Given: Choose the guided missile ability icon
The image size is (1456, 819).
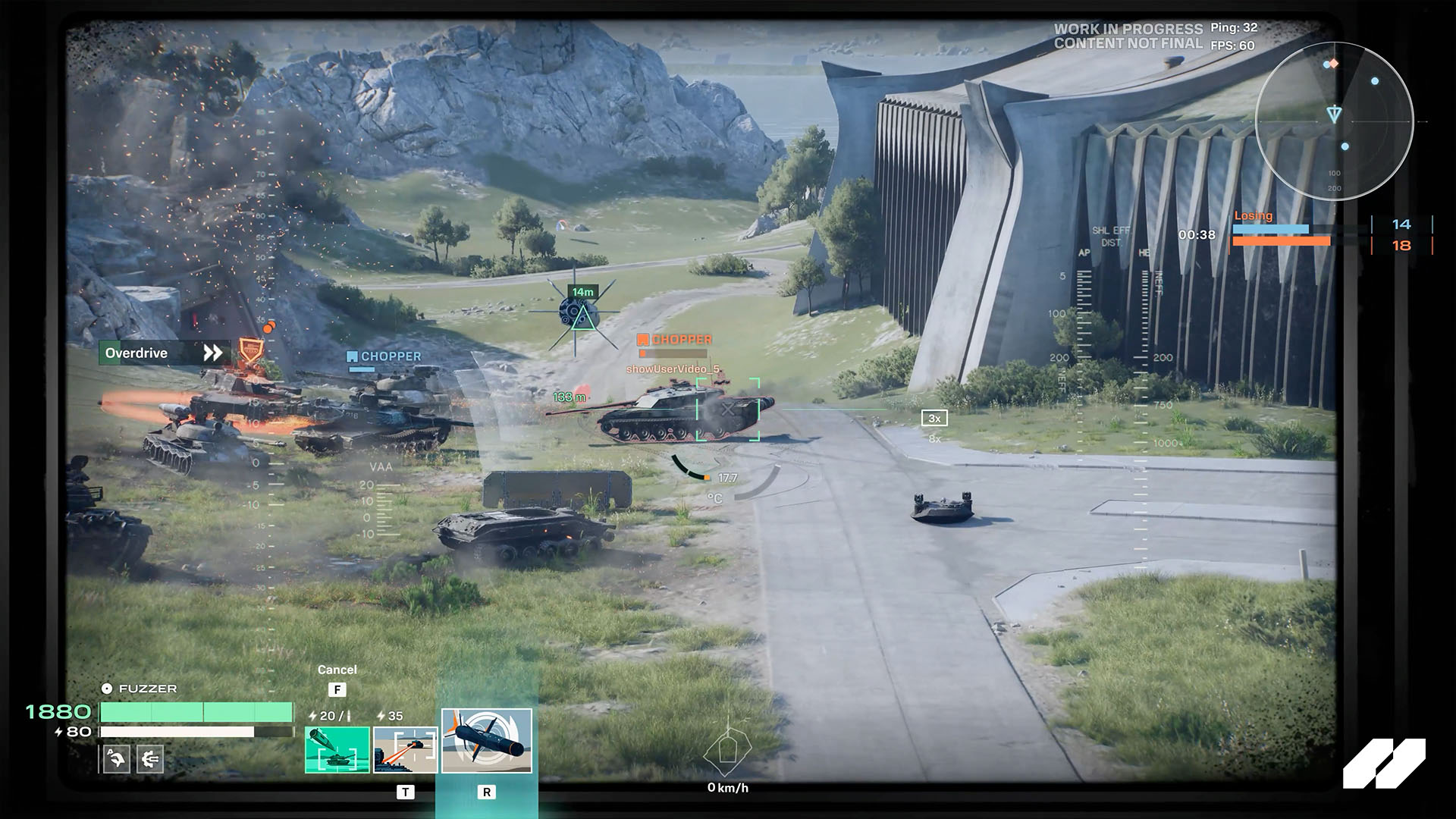Looking at the screenshot, I should 487,741.
